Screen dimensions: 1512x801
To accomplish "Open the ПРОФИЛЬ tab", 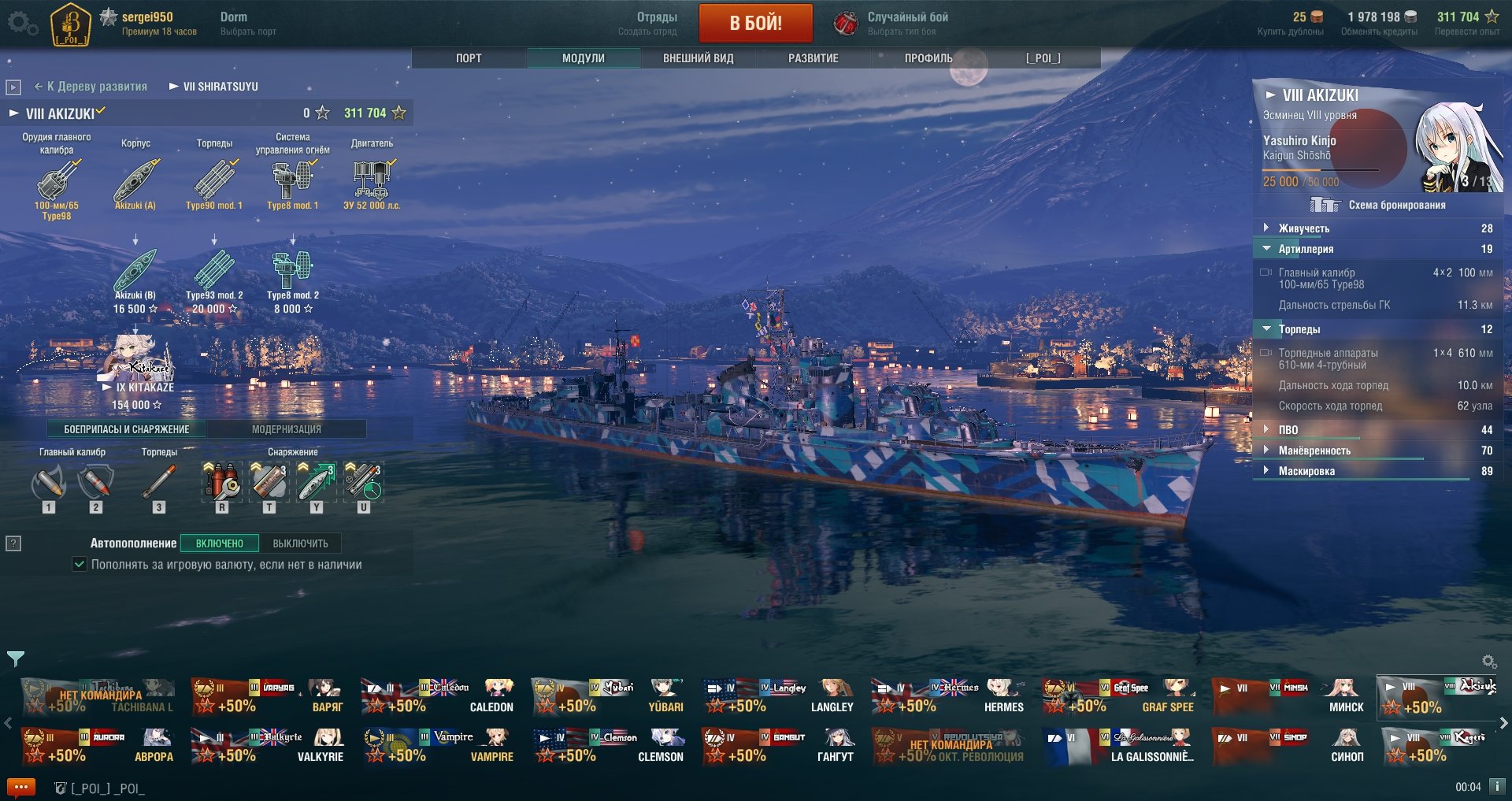I will click(x=928, y=58).
